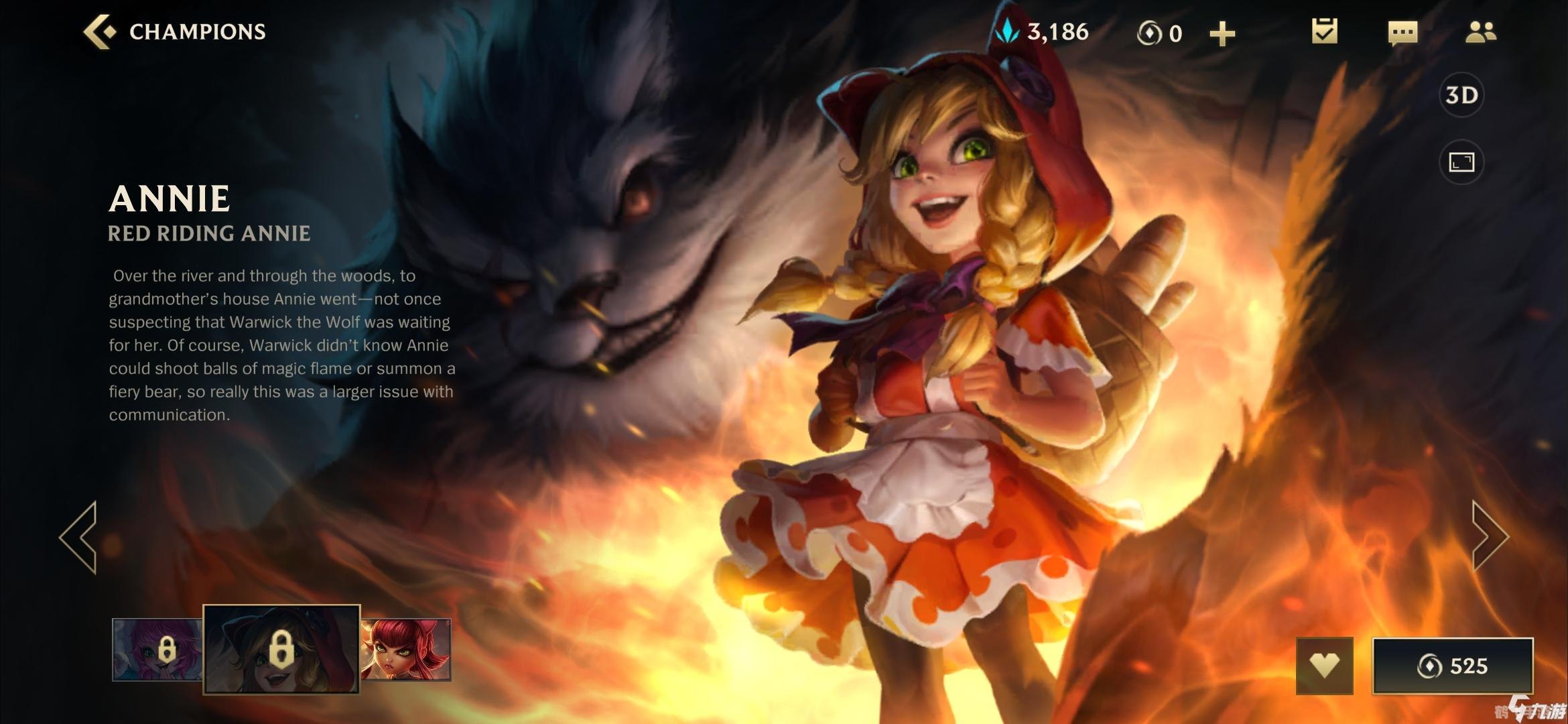Select the red-haired default Annie thumbnail

pyautogui.click(x=406, y=650)
